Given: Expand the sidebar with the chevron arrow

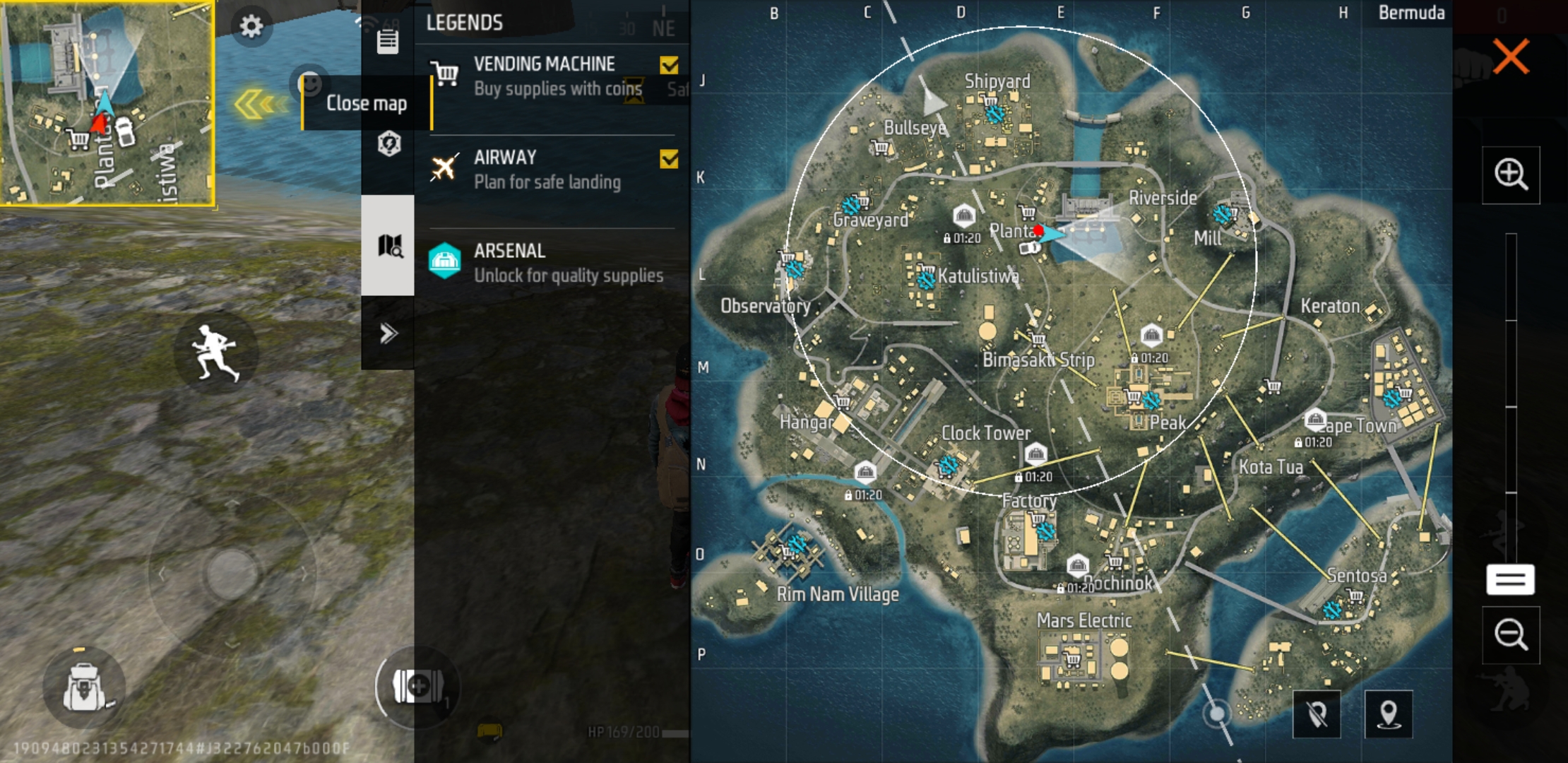Looking at the screenshot, I should click(x=387, y=333).
